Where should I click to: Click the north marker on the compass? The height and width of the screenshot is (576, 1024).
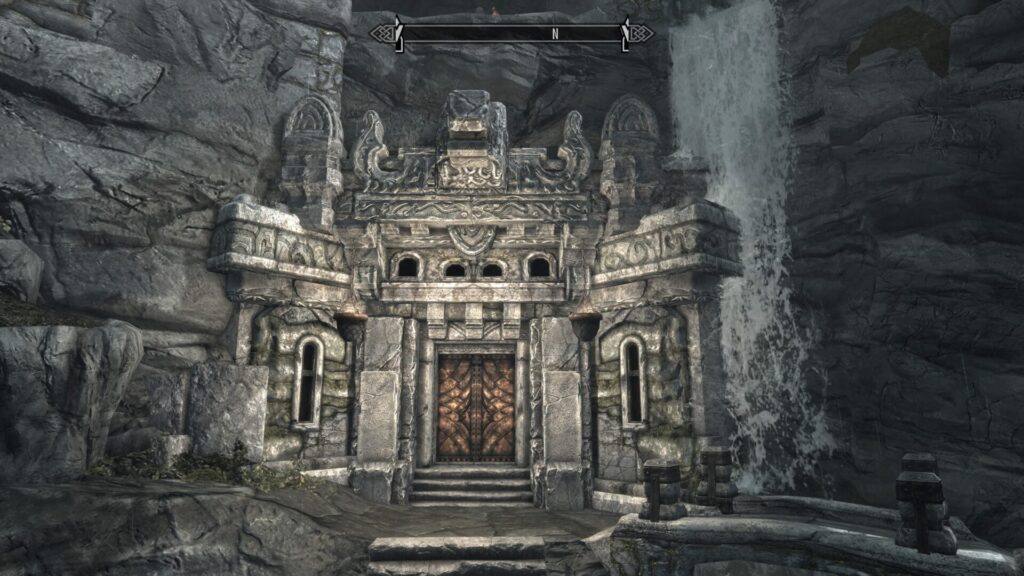555,33
